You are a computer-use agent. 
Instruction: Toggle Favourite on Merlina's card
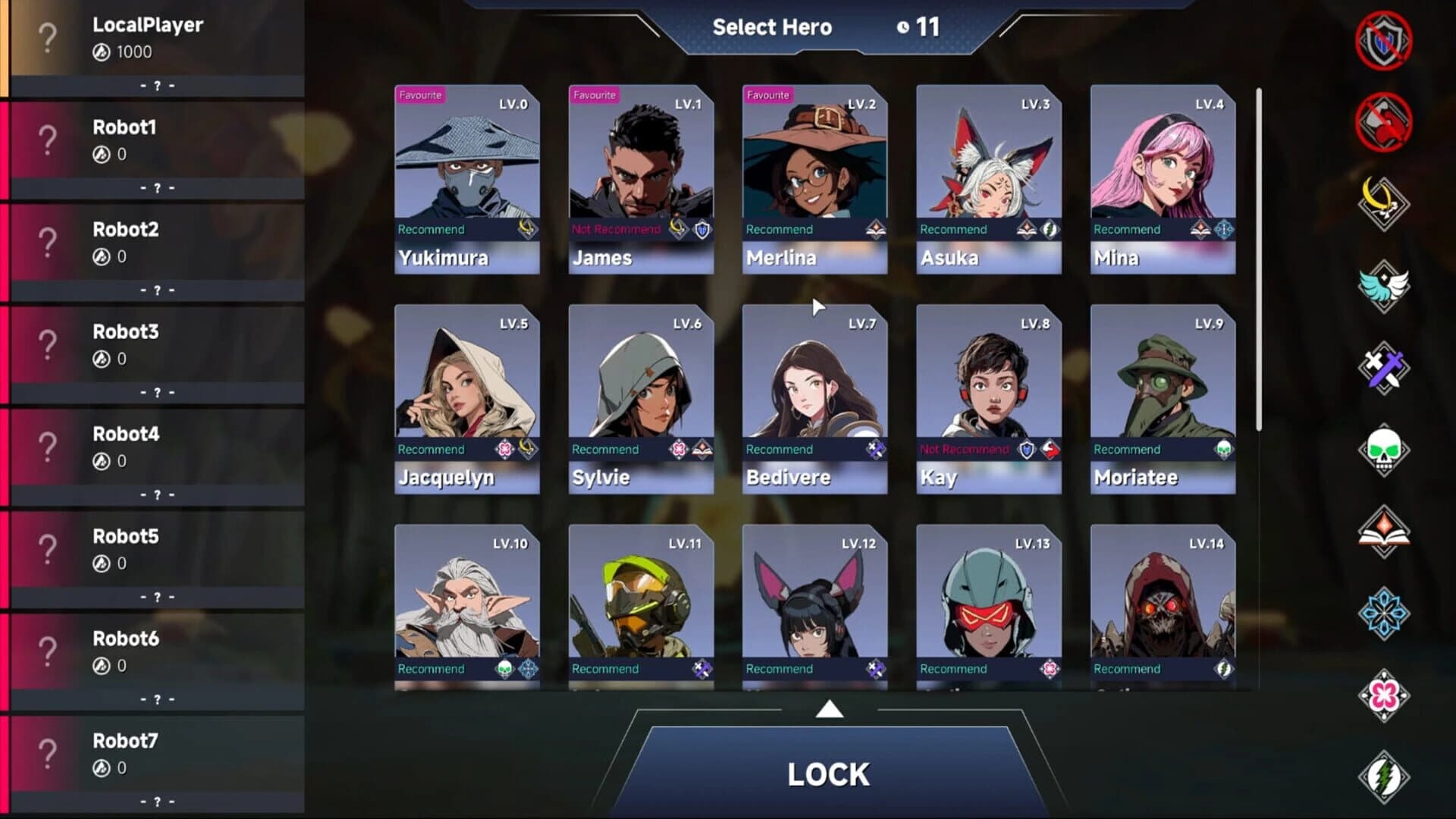pyautogui.click(x=768, y=95)
